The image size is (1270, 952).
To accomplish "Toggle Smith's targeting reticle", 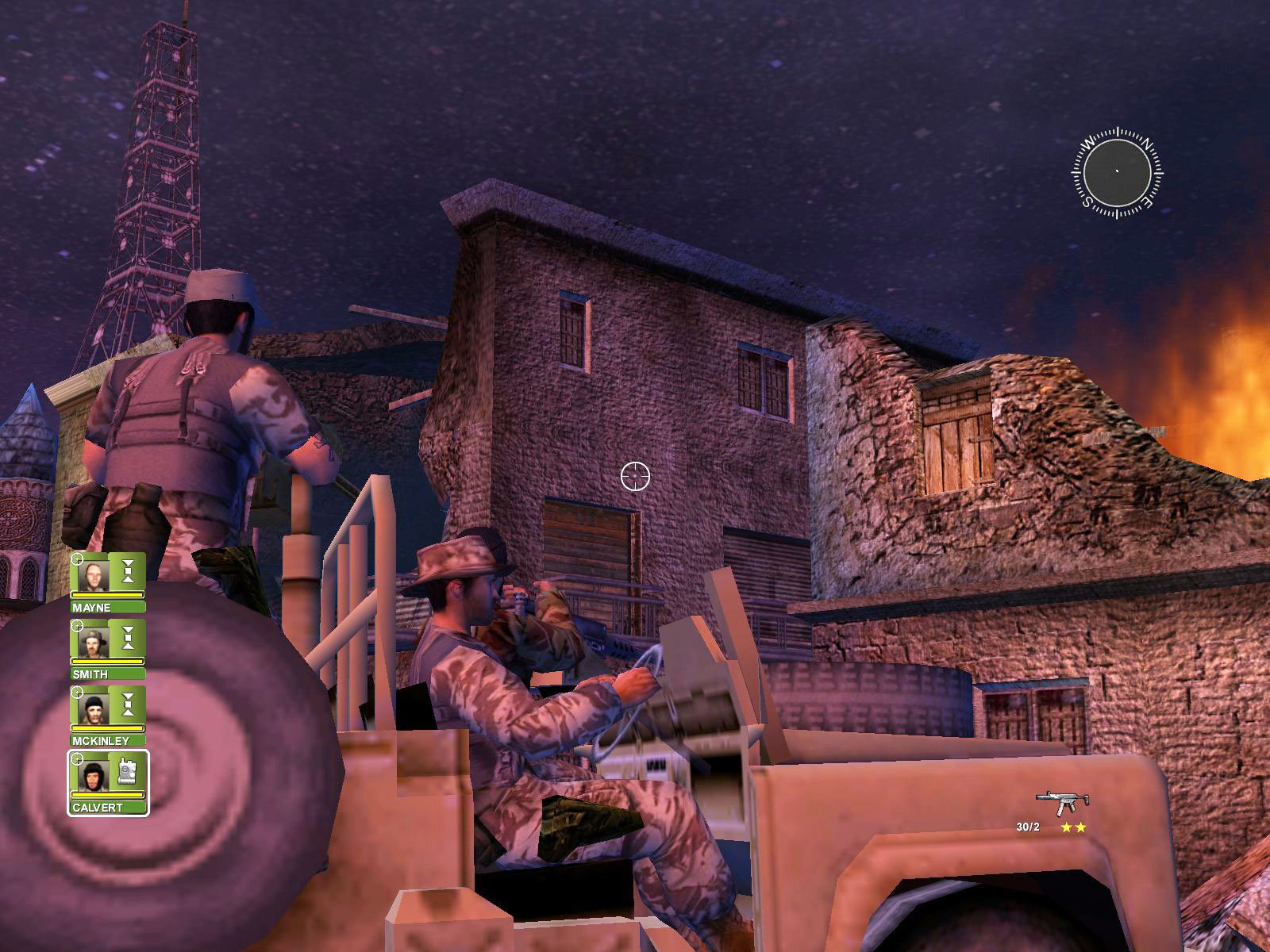I will pos(77,624).
